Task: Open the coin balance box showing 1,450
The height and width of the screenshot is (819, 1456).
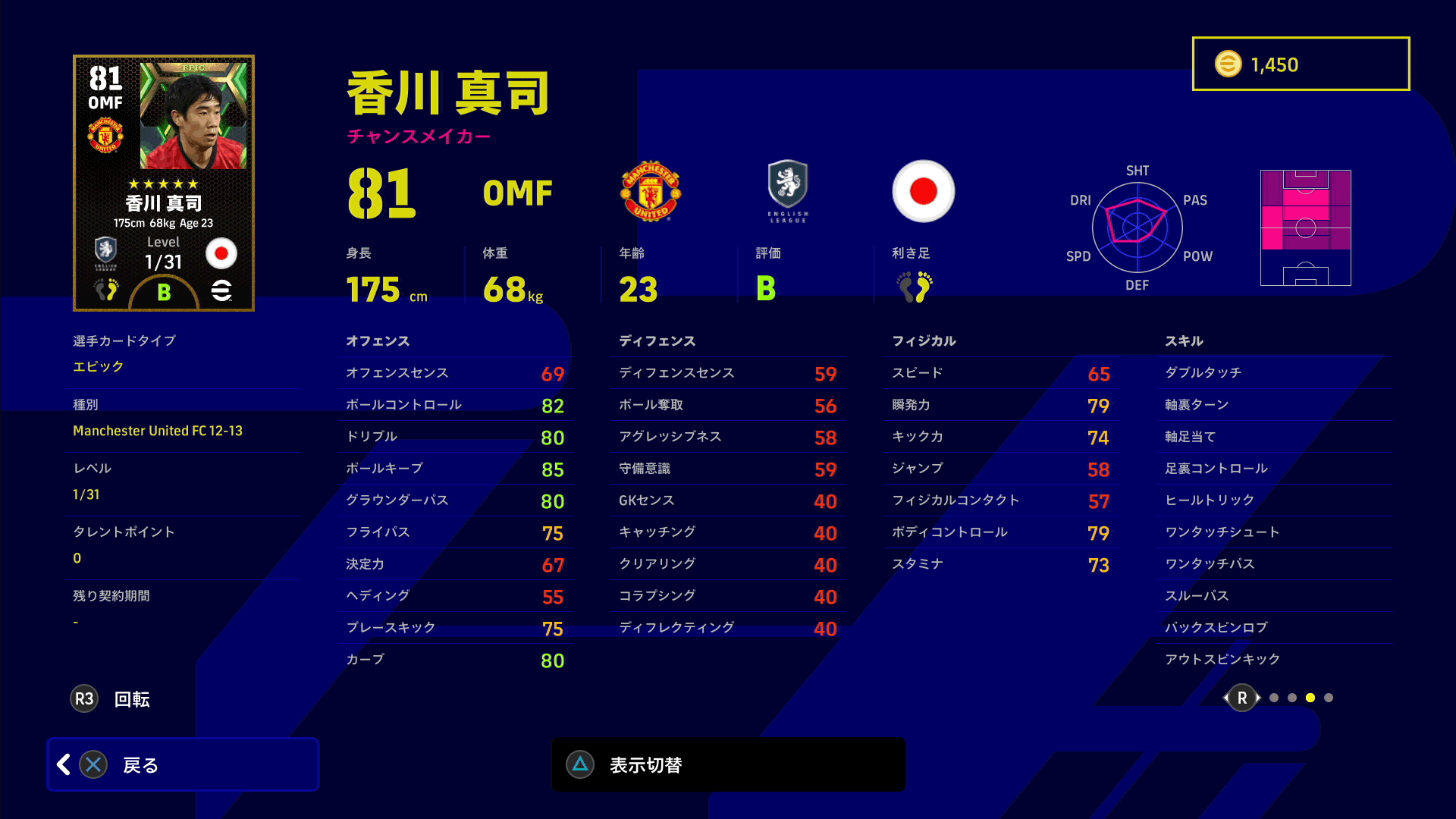Action: pos(1301,64)
